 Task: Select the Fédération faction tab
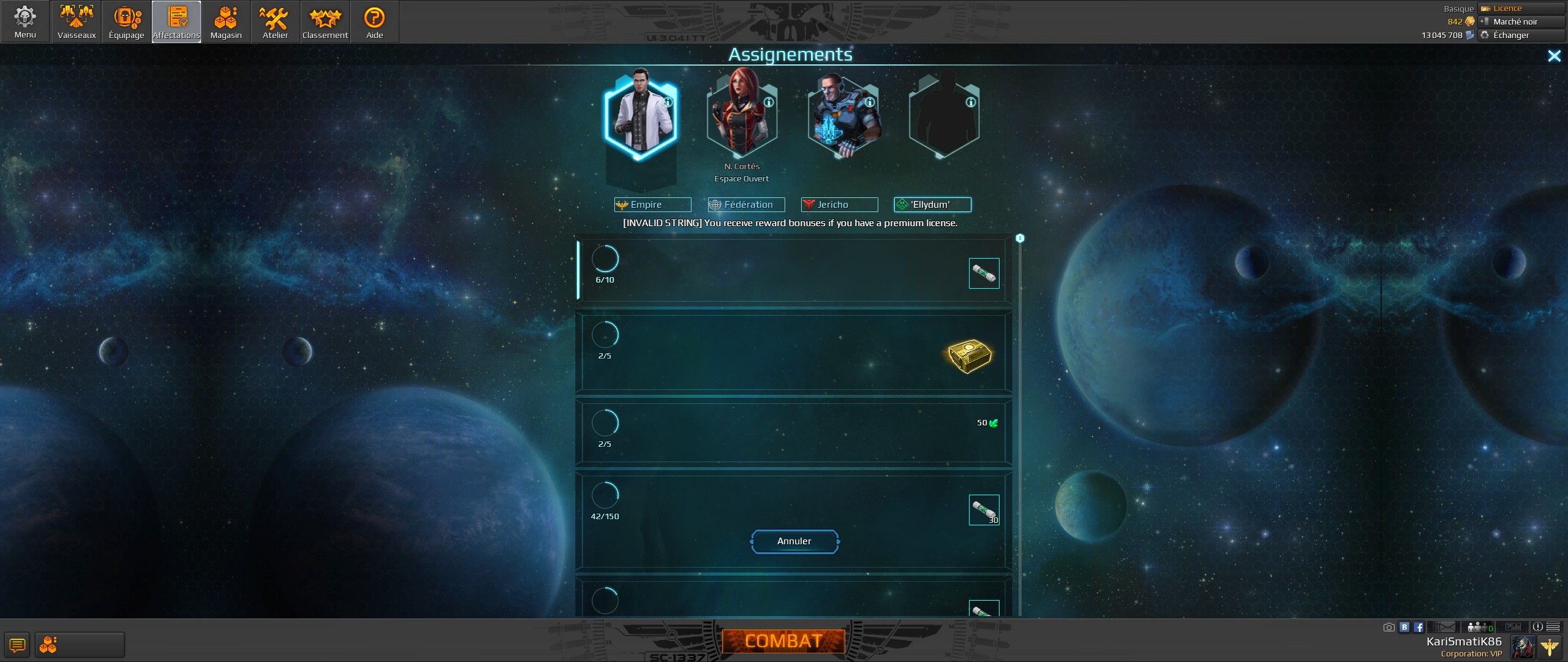[745, 205]
